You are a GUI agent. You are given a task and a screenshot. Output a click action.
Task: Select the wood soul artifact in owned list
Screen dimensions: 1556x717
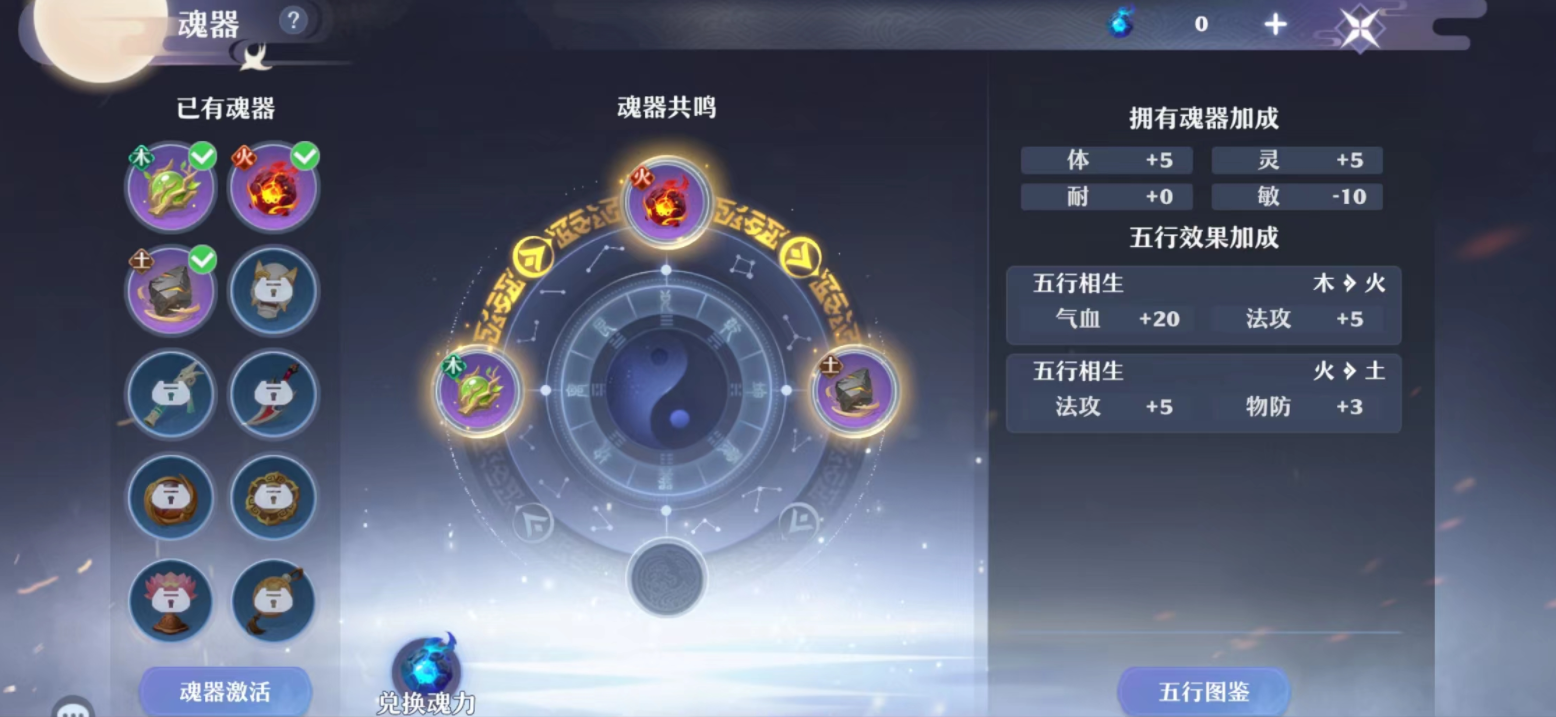[x=171, y=188]
